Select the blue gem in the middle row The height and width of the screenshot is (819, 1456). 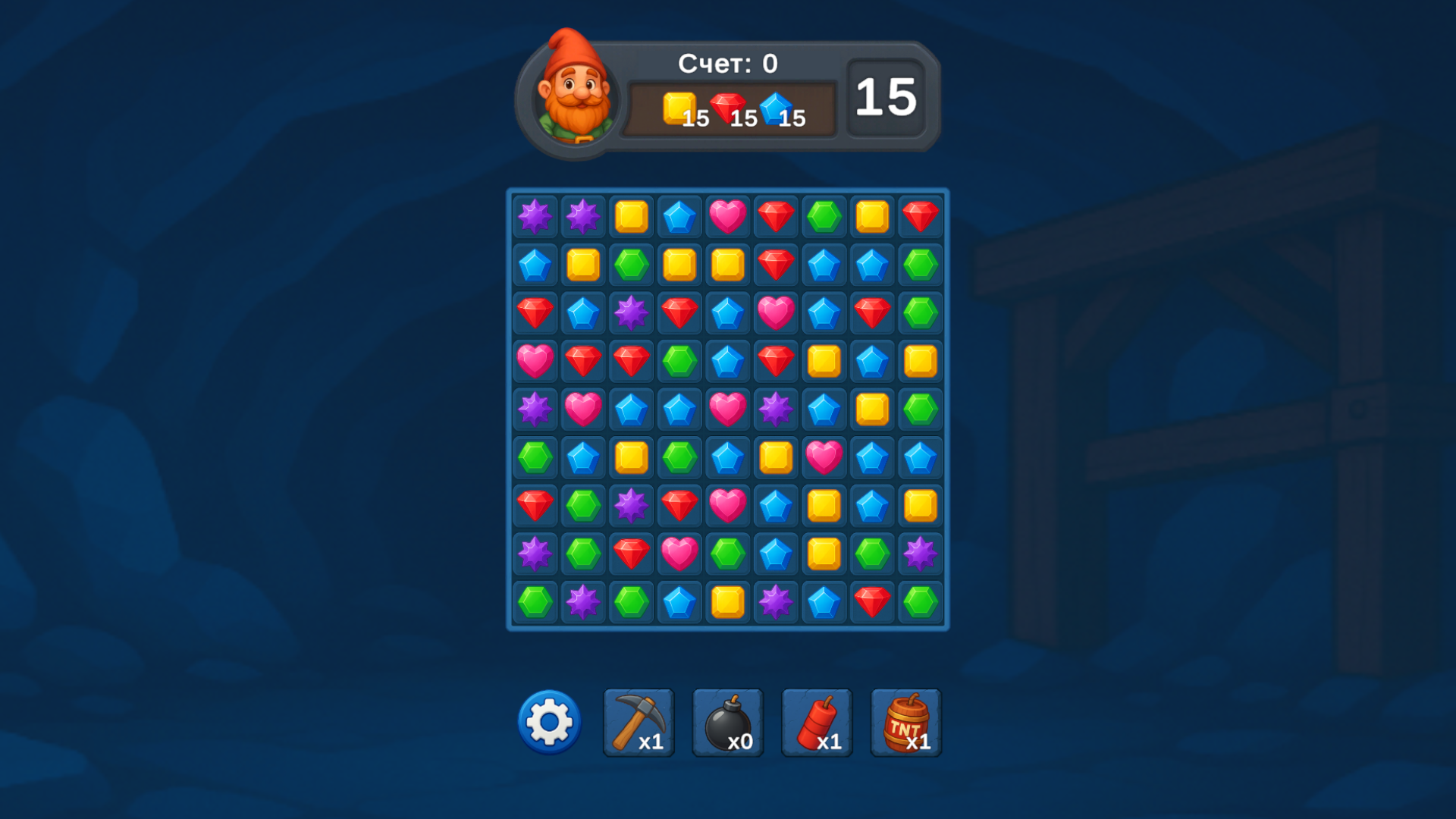click(x=631, y=409)
